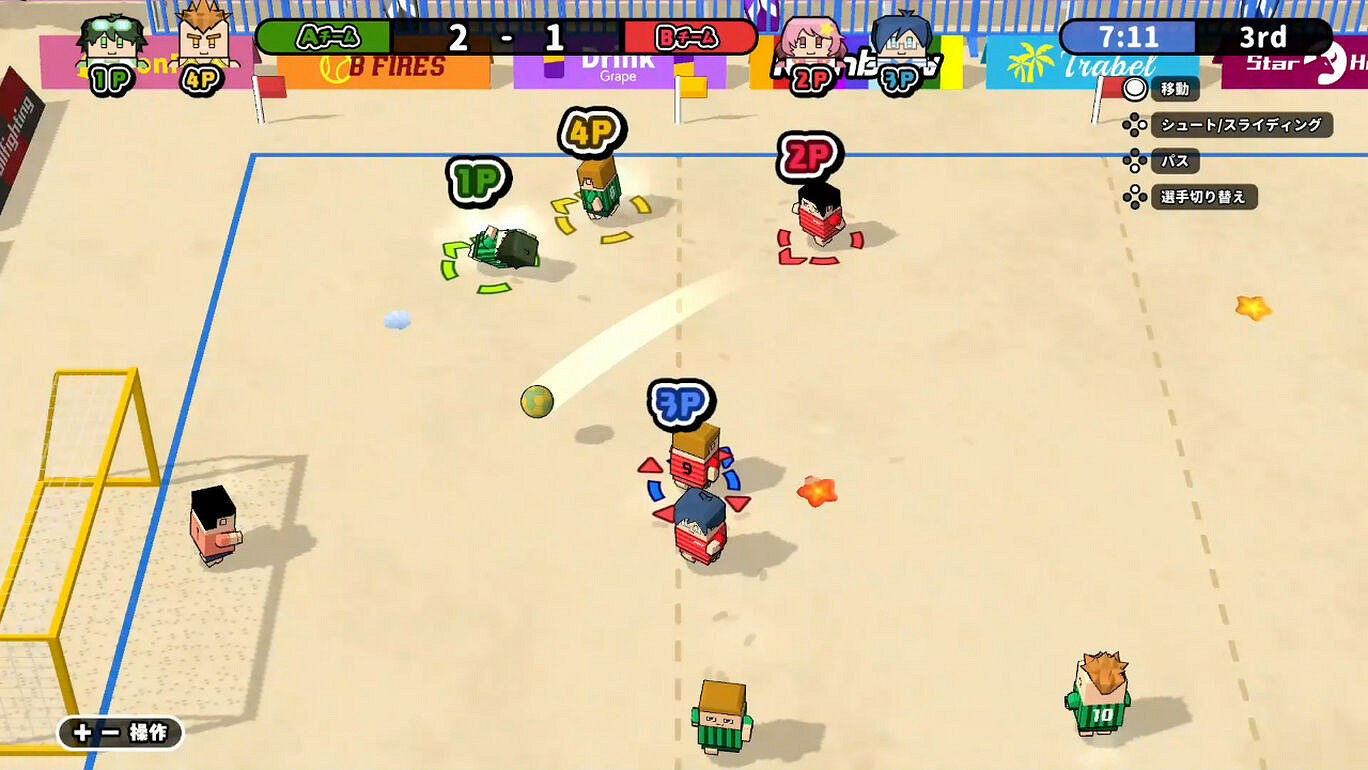
Task: Click the シュート/スライディング button-pad icon
Action: (x=1136, y=126)
